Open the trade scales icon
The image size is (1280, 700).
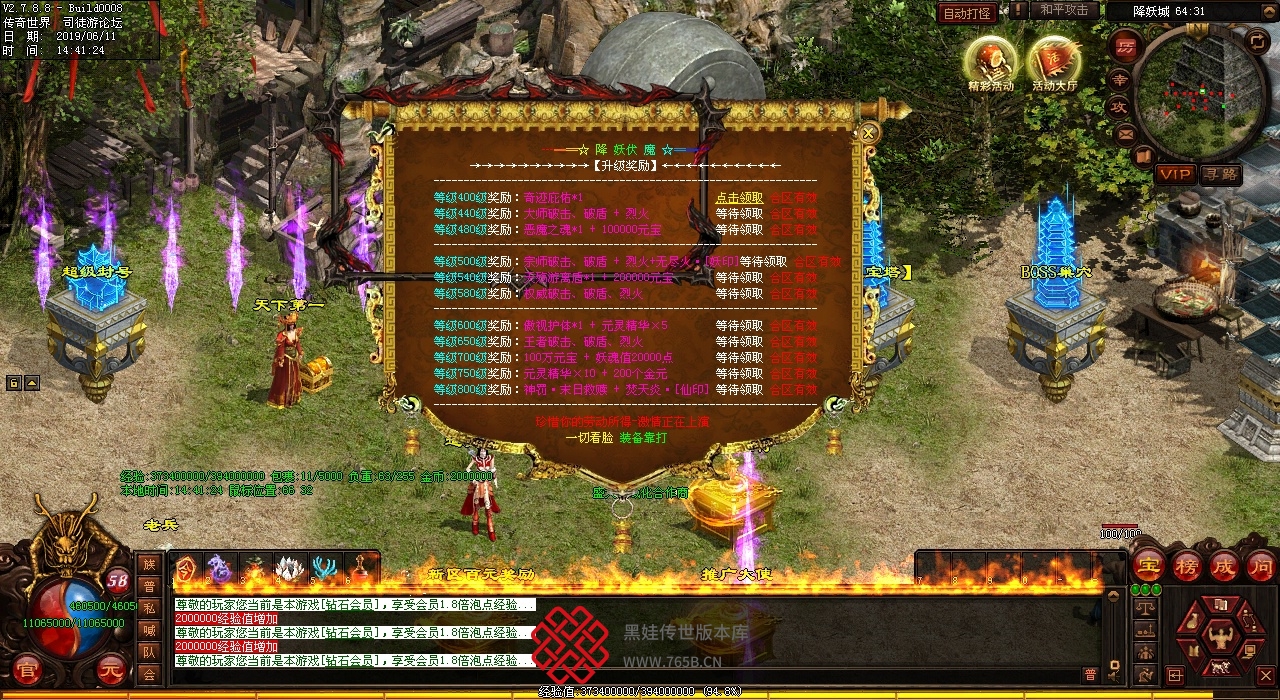pos(1146,606)
